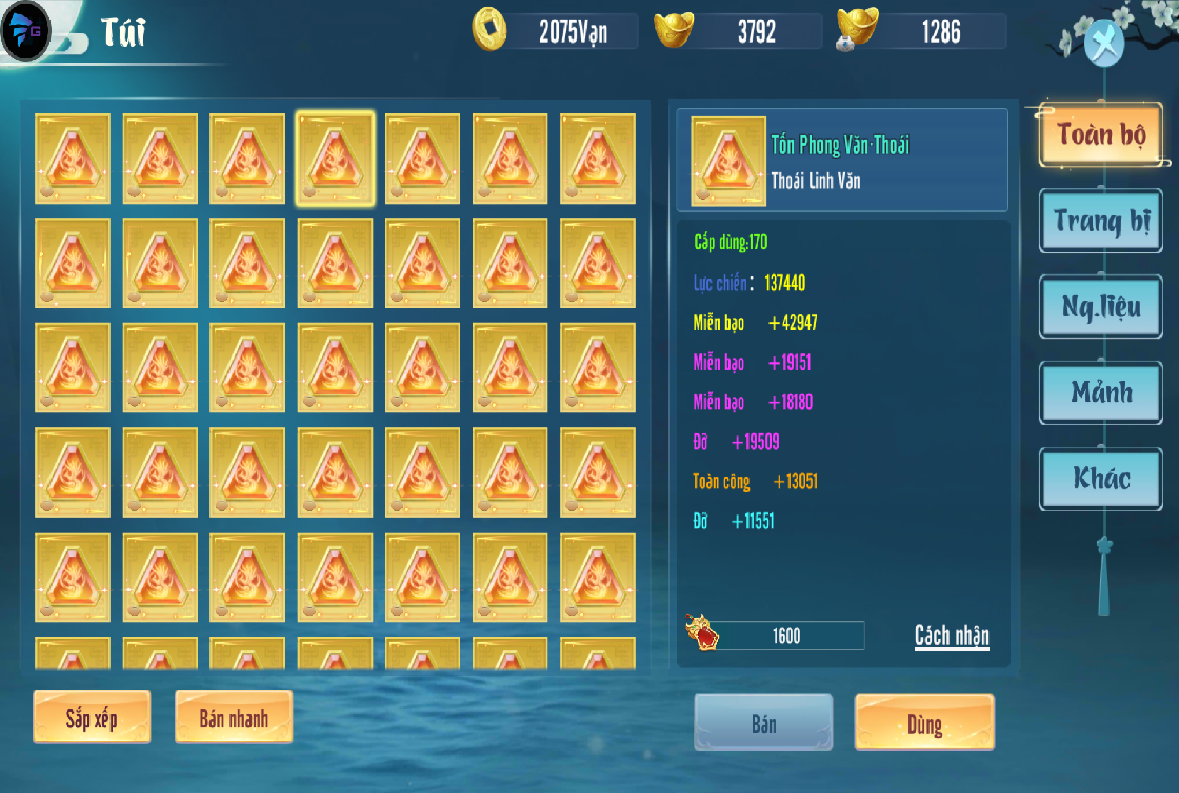Click the Sắp xếp sort button
1179x793 pixels.
click(92, 717)
